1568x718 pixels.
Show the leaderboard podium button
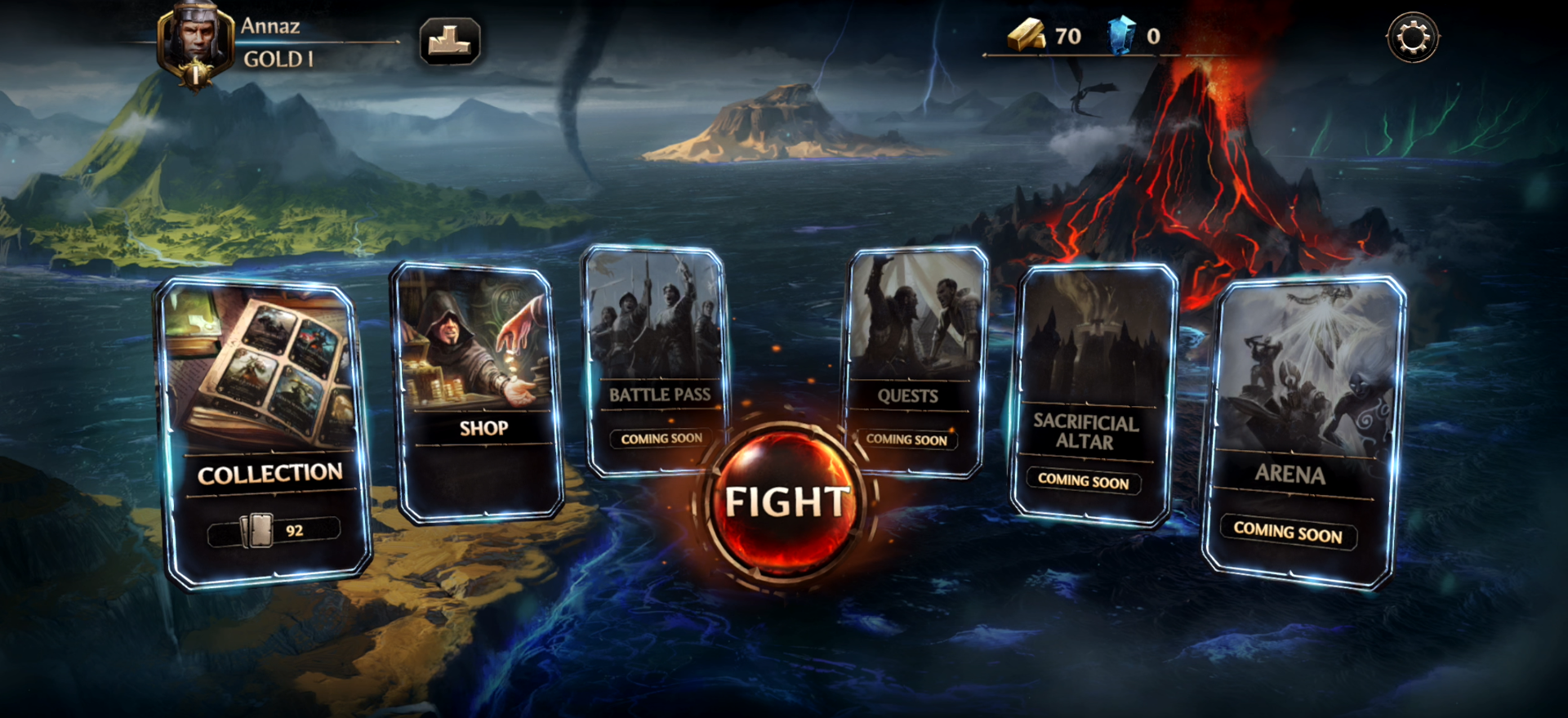(449, 41)
